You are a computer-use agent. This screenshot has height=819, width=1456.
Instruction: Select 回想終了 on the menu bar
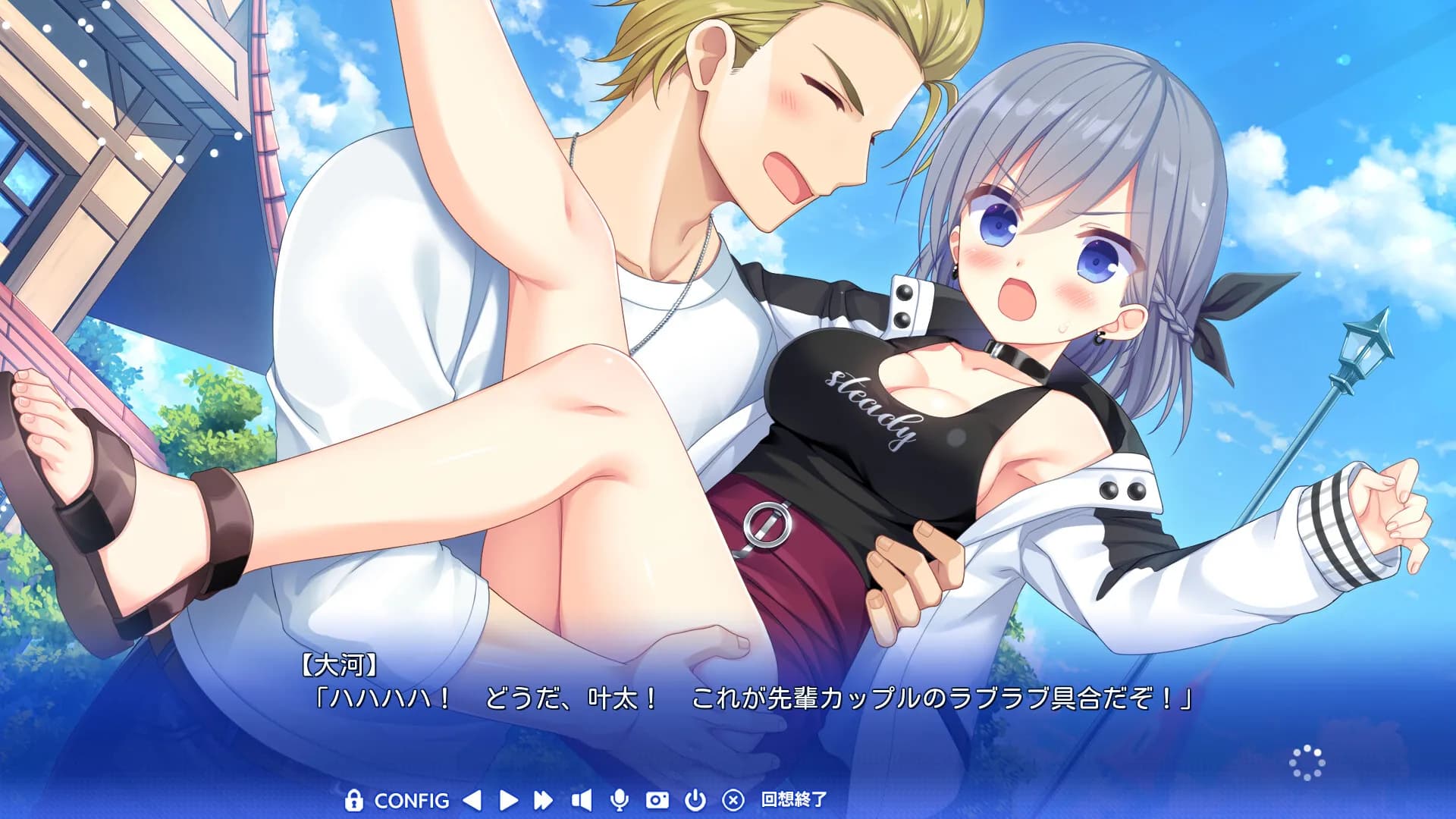click(x=793, y=800)
